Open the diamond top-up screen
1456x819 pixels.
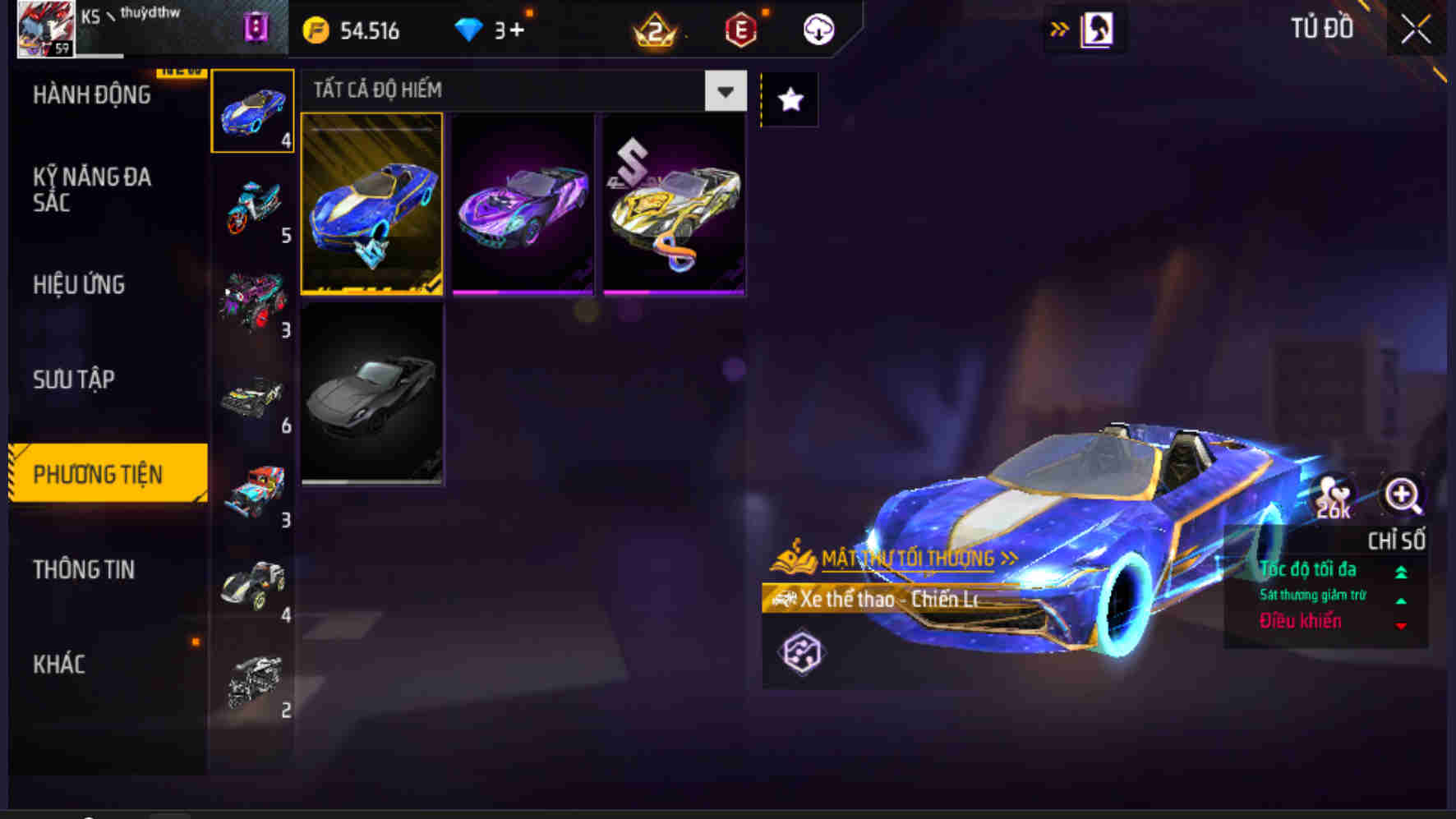[470, 30]
